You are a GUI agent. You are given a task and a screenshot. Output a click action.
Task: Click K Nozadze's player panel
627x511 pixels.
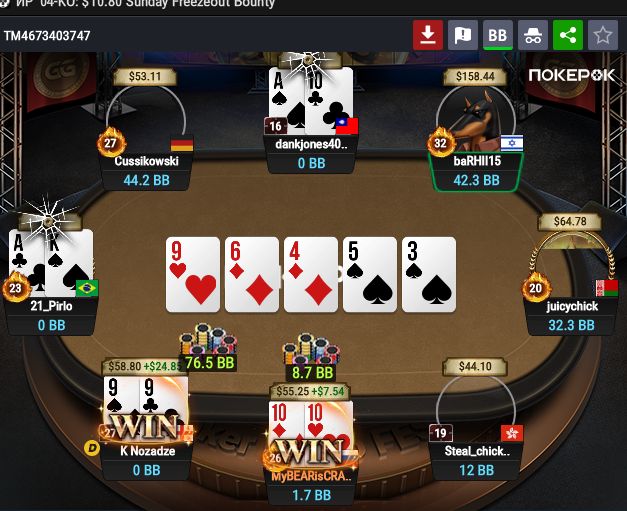[146, 461]
